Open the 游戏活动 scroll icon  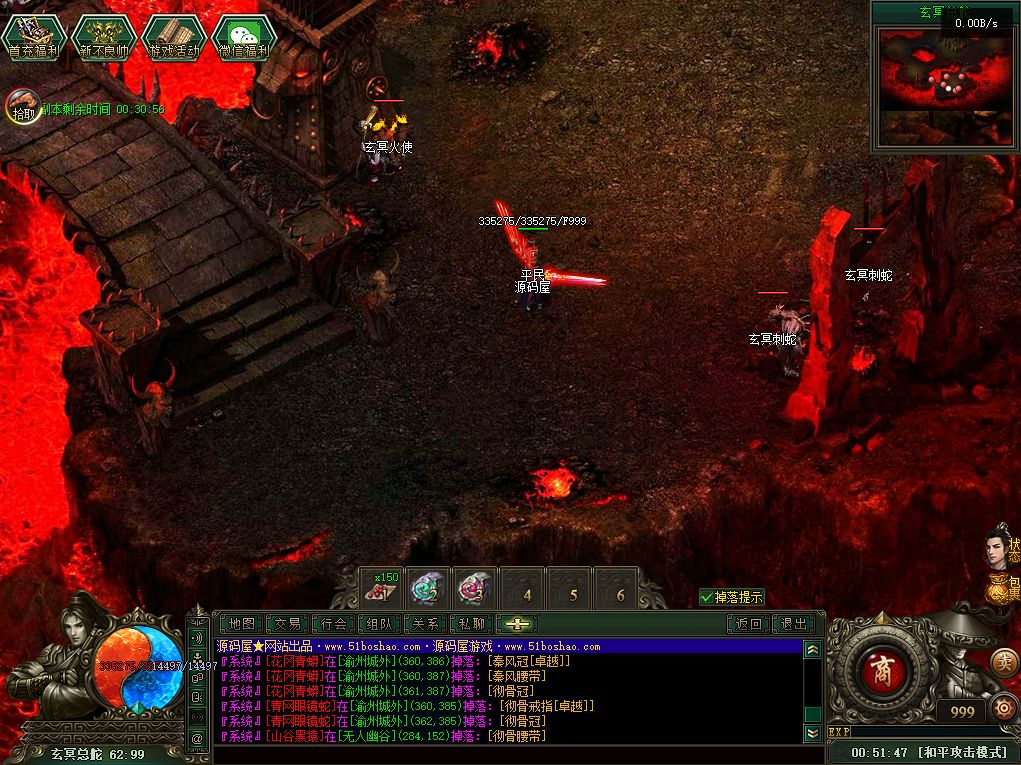pos(174,37)
